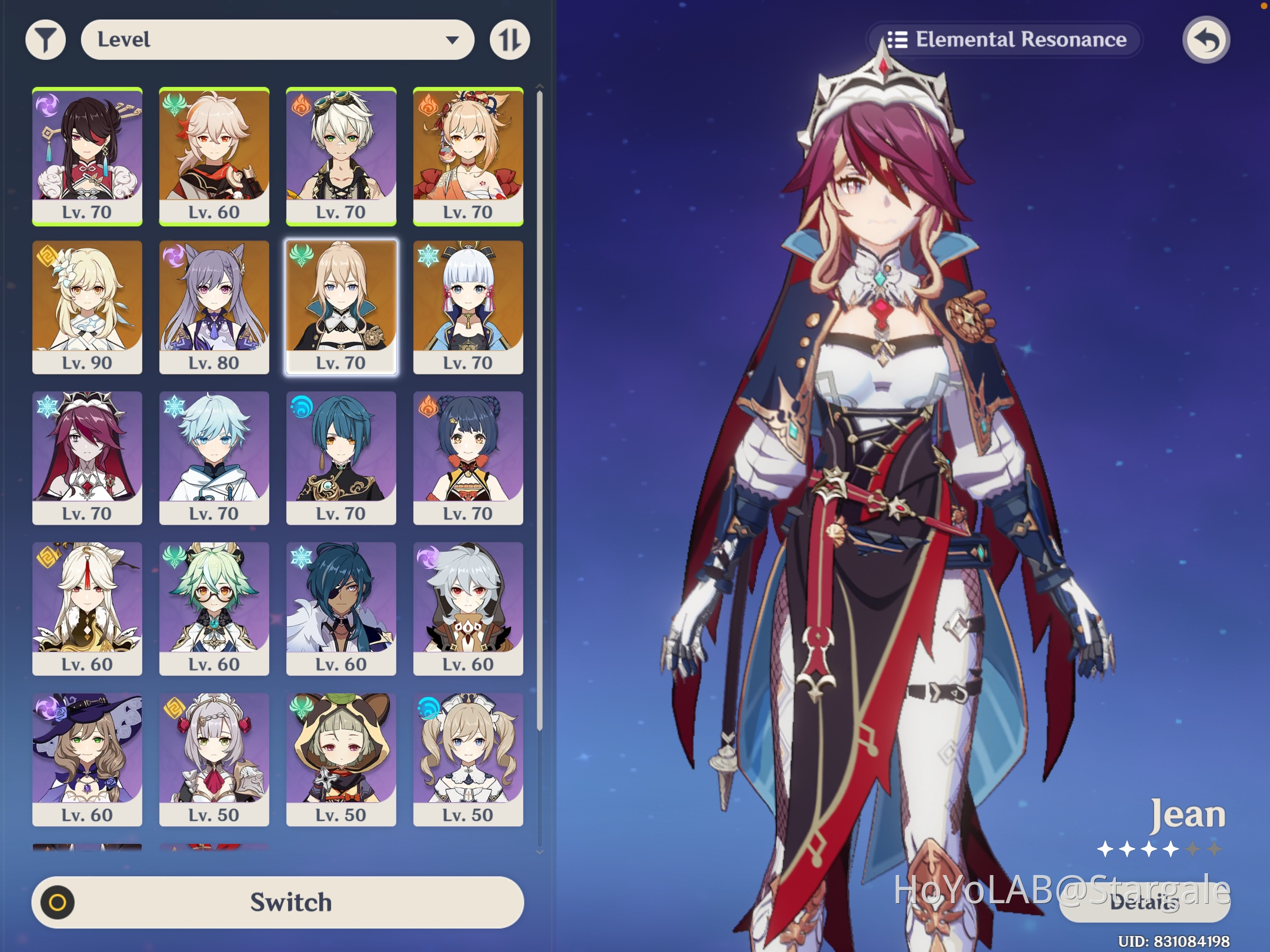Select the Lv. 90 Traveler thumbnail
This screenshot has height=952, width=1270.
pyautogui.click(x=87, y=306)
